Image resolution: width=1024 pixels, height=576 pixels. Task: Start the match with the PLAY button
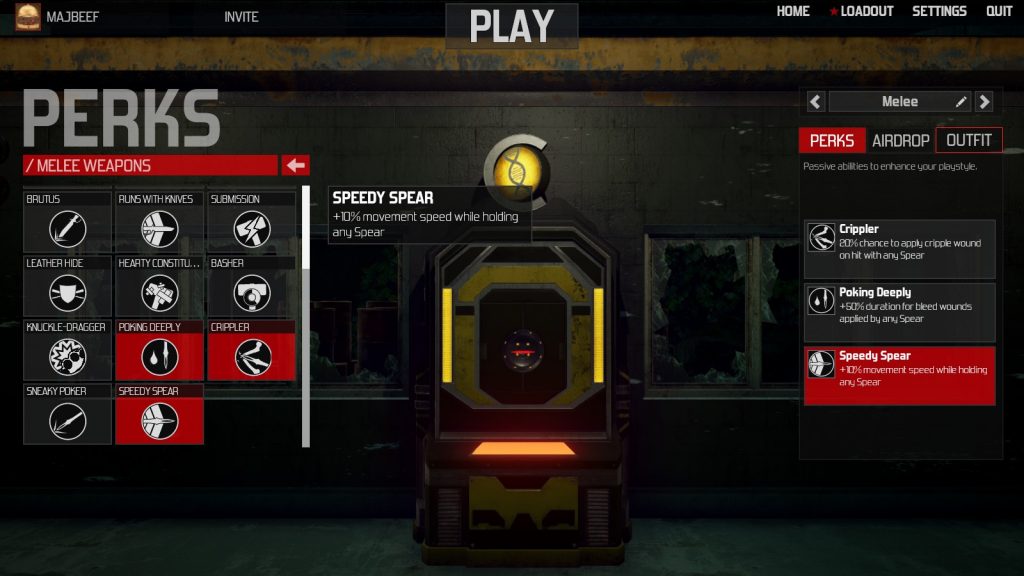pos(511,26)
